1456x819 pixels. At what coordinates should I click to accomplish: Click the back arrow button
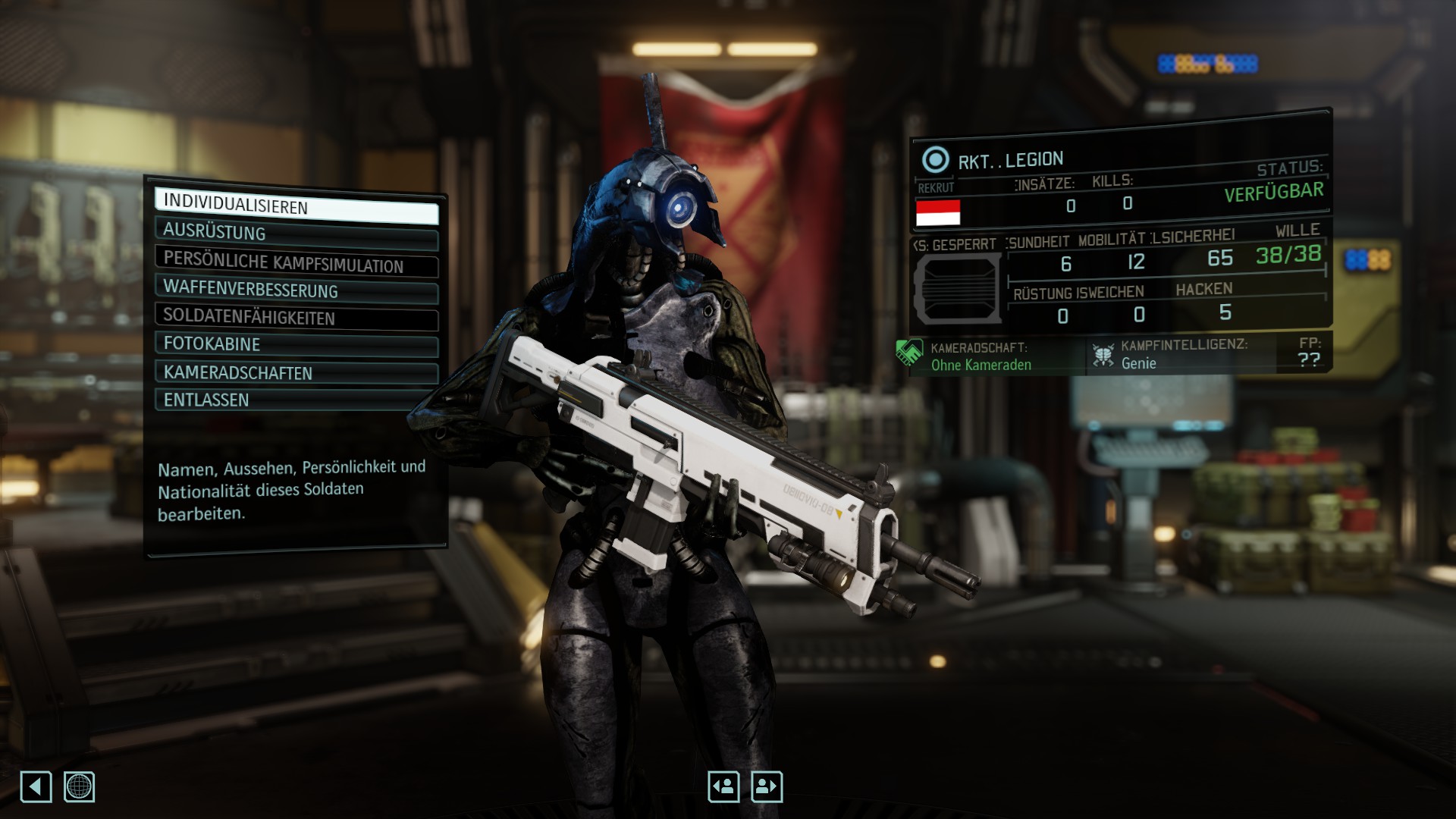click(x=36, y=786)
